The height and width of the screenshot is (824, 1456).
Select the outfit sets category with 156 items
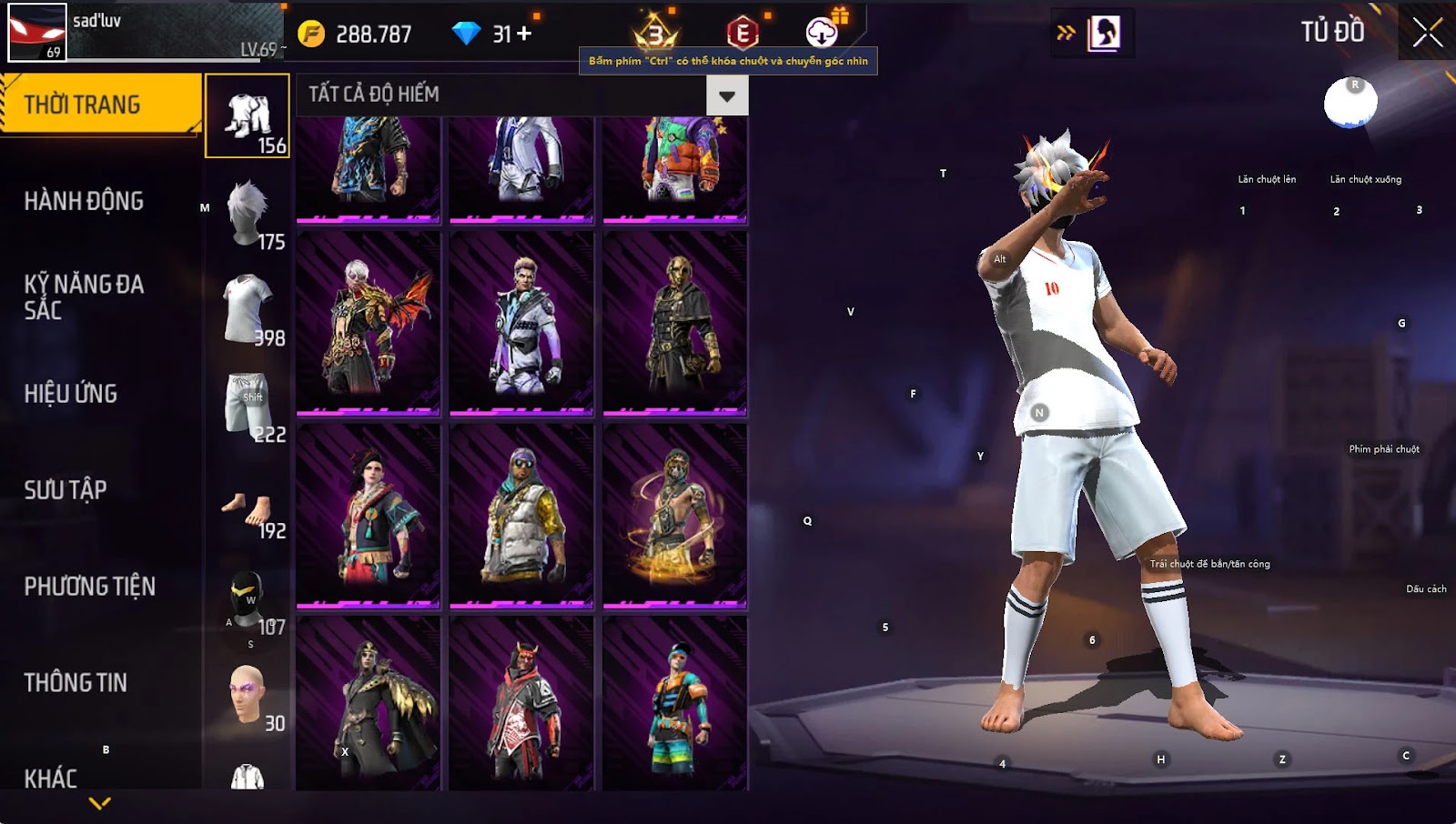pyautogui.click(x=248, y=116)
